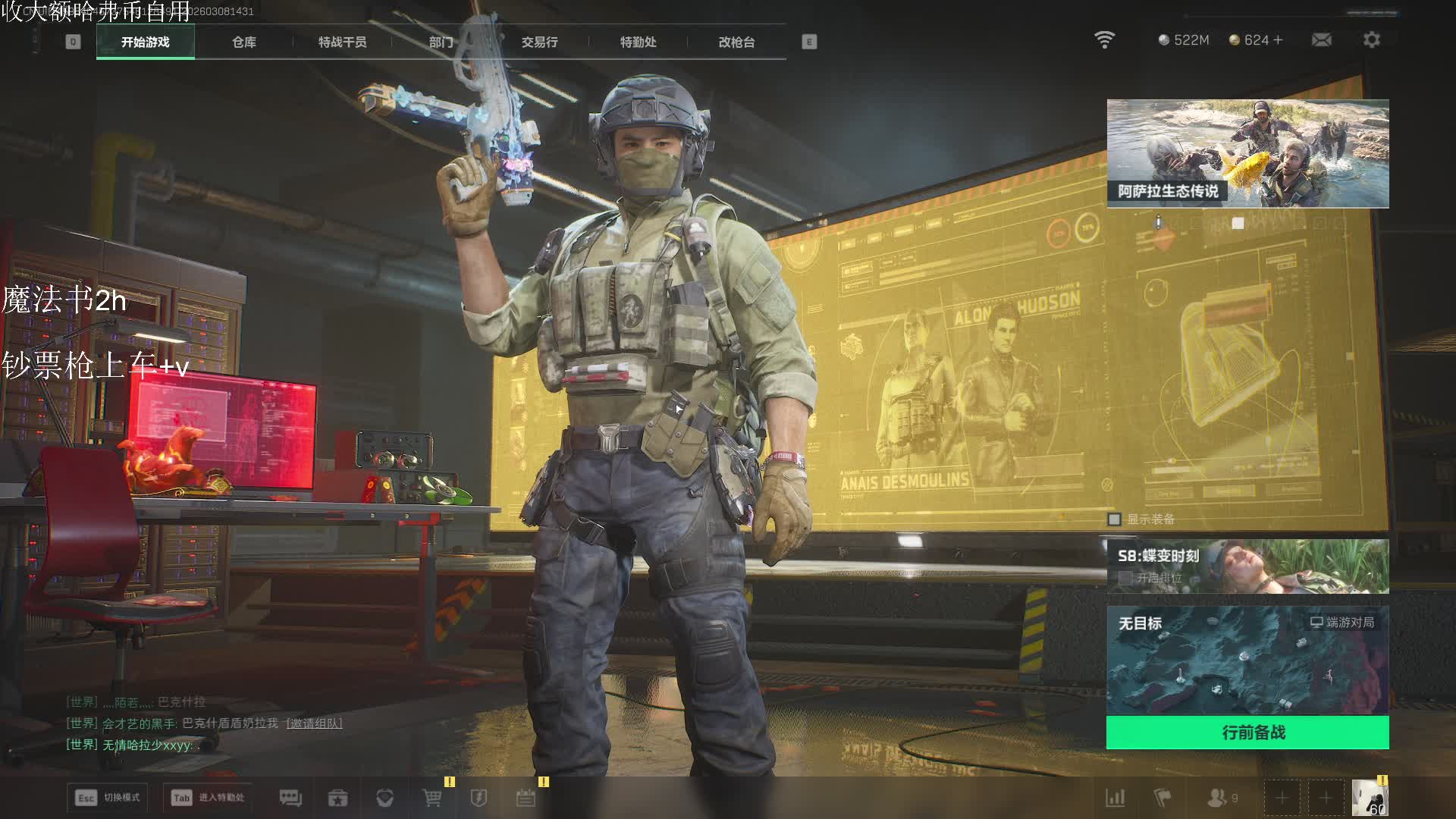Open the mail envelope icon

1321,40
